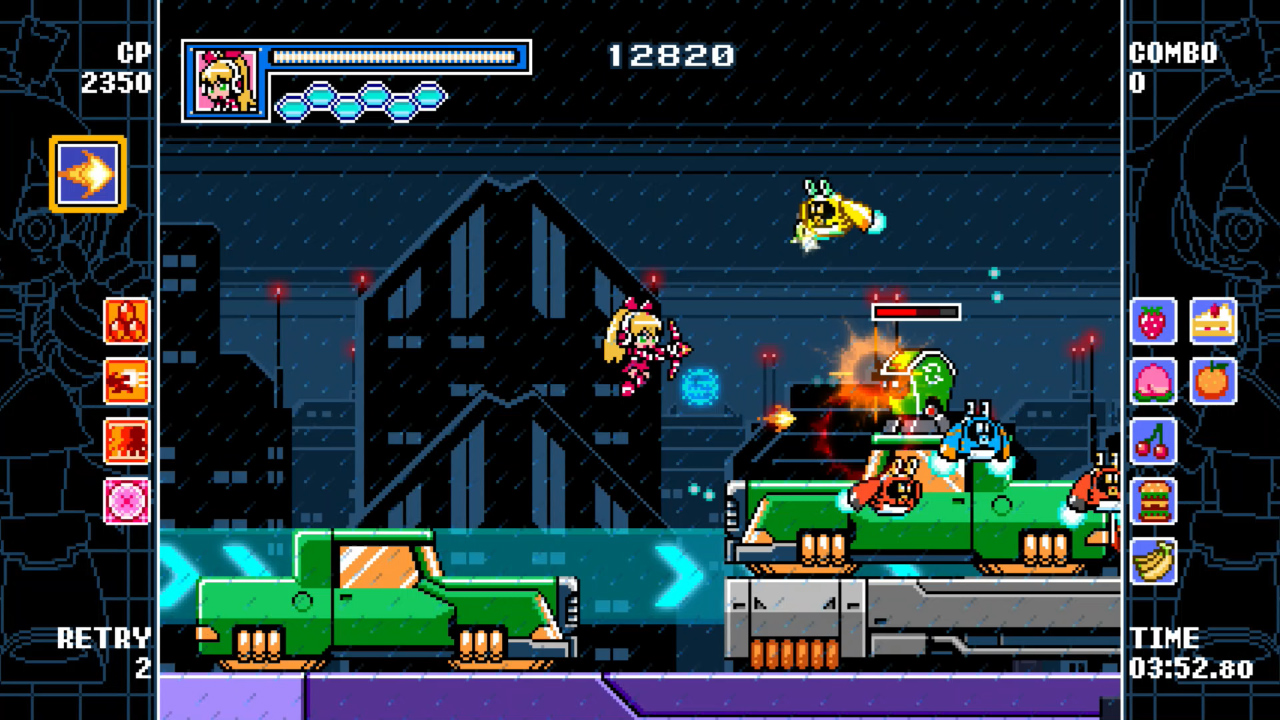Click the strawberry item icon

point(1153,323)
